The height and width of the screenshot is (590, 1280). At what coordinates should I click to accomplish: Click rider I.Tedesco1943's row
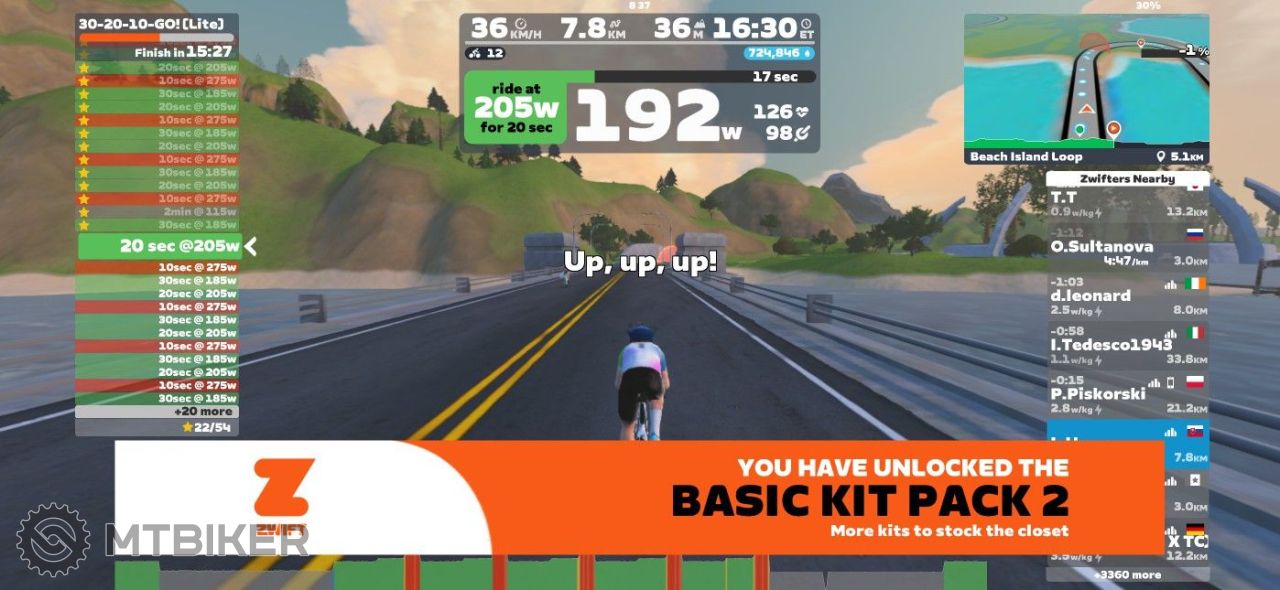coord(1127,351)
